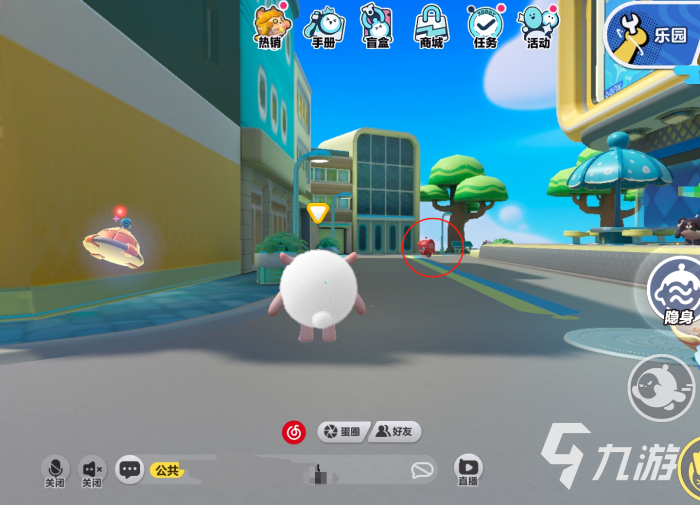The width and height of the screenshot is (700, 505).
Task: Open the 蛋圈 moments button
Action: (x=340, y=432)
